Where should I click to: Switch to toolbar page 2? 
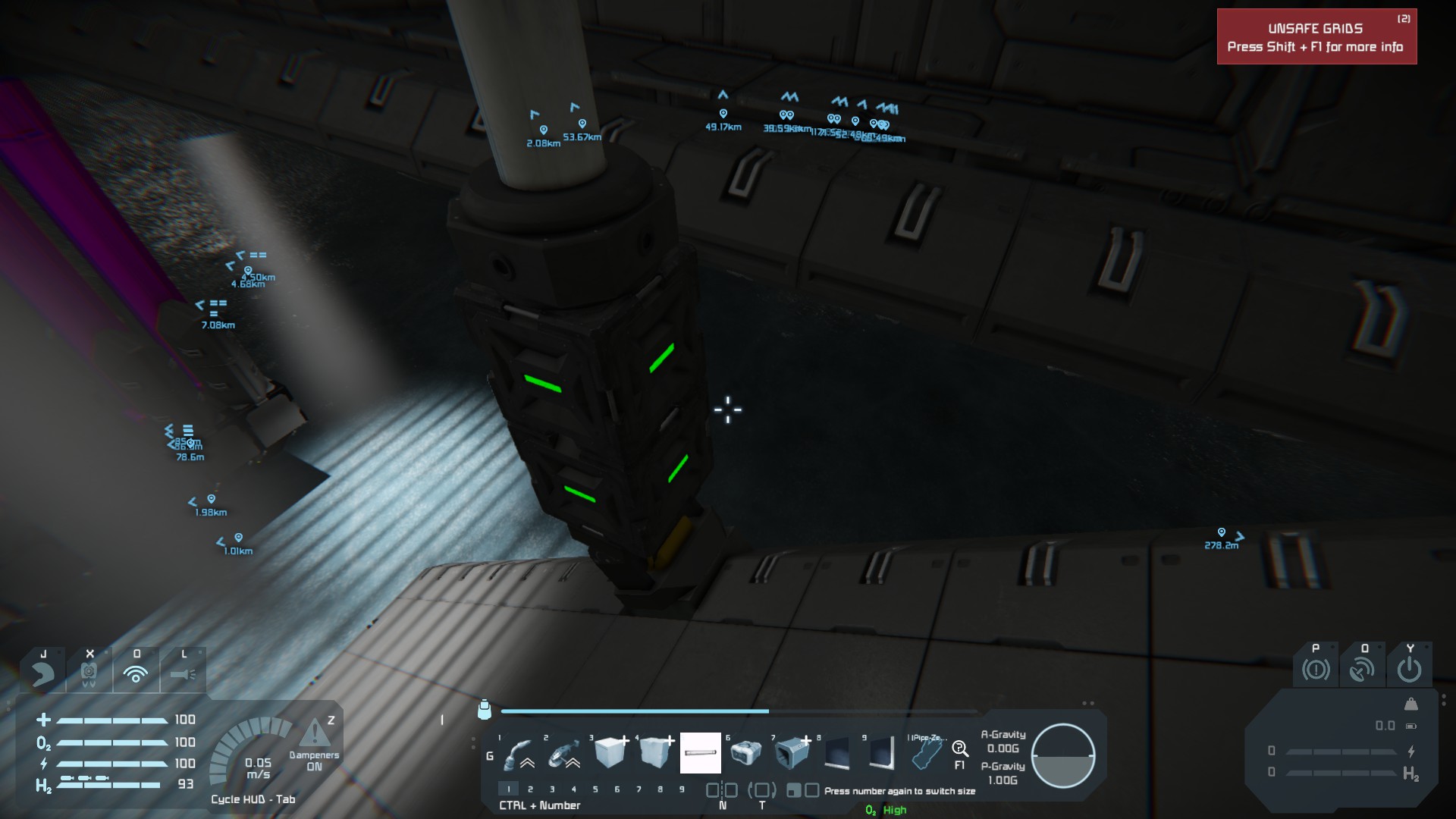[530, 789]
